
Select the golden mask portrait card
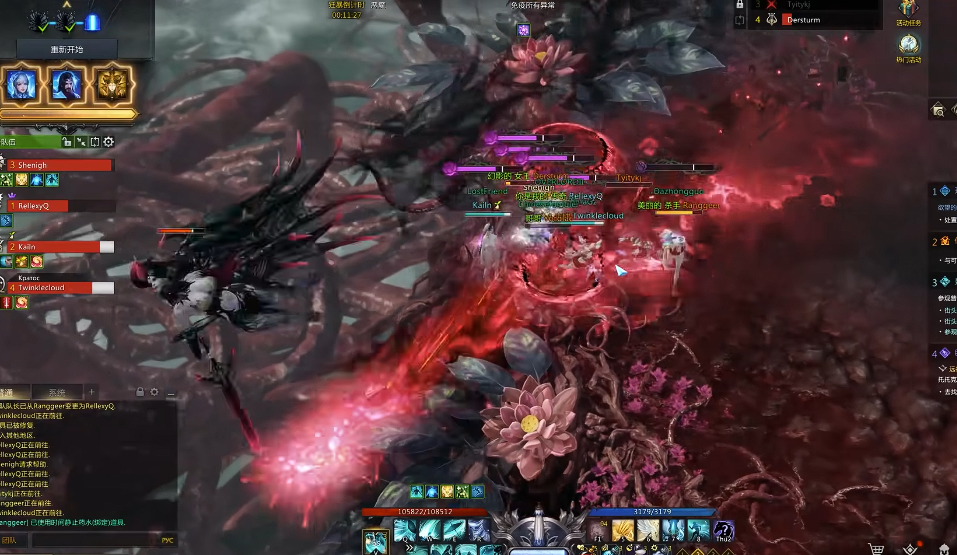[114, 84]
